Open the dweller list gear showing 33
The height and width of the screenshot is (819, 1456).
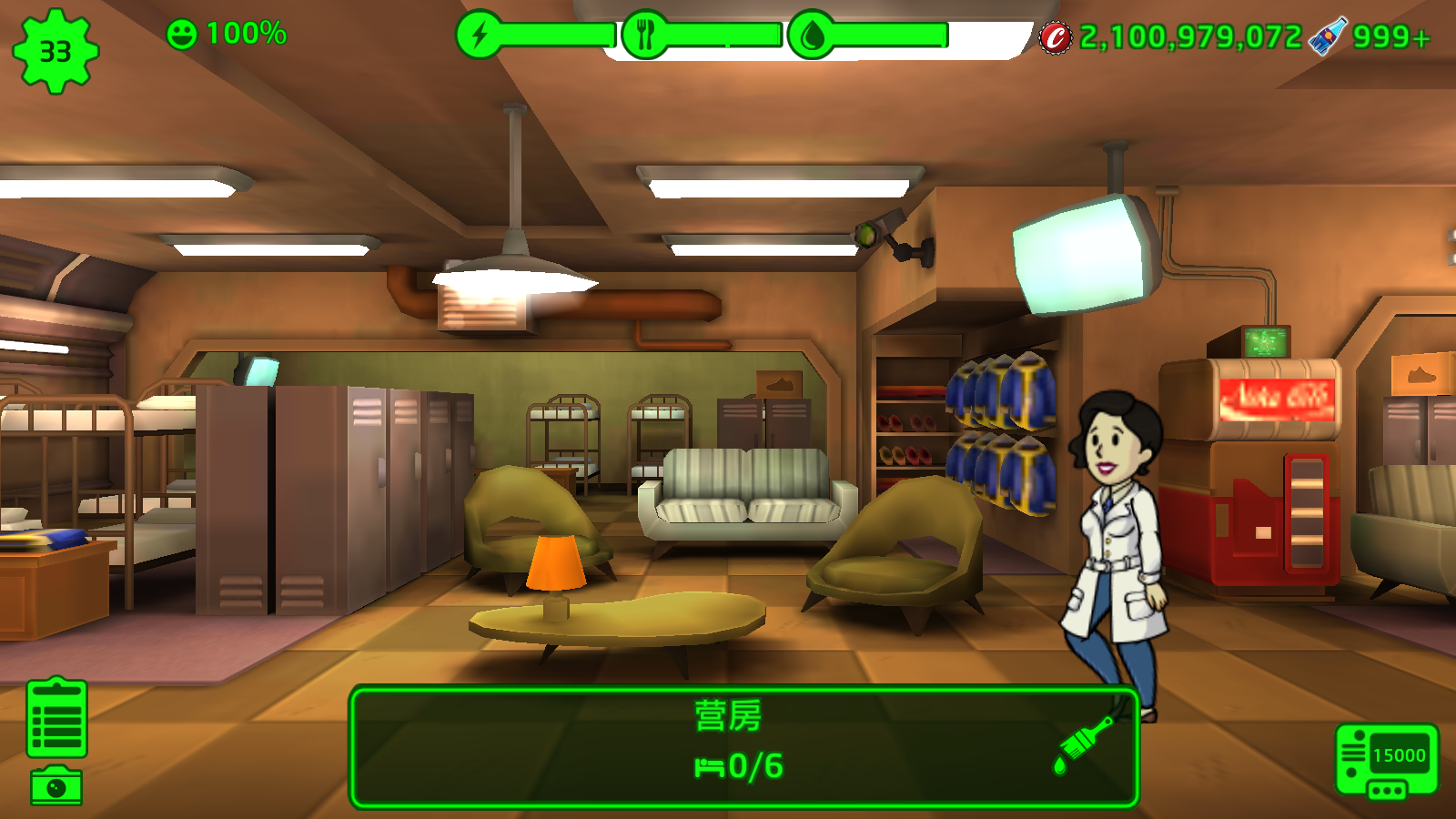(x=55, y=51)
